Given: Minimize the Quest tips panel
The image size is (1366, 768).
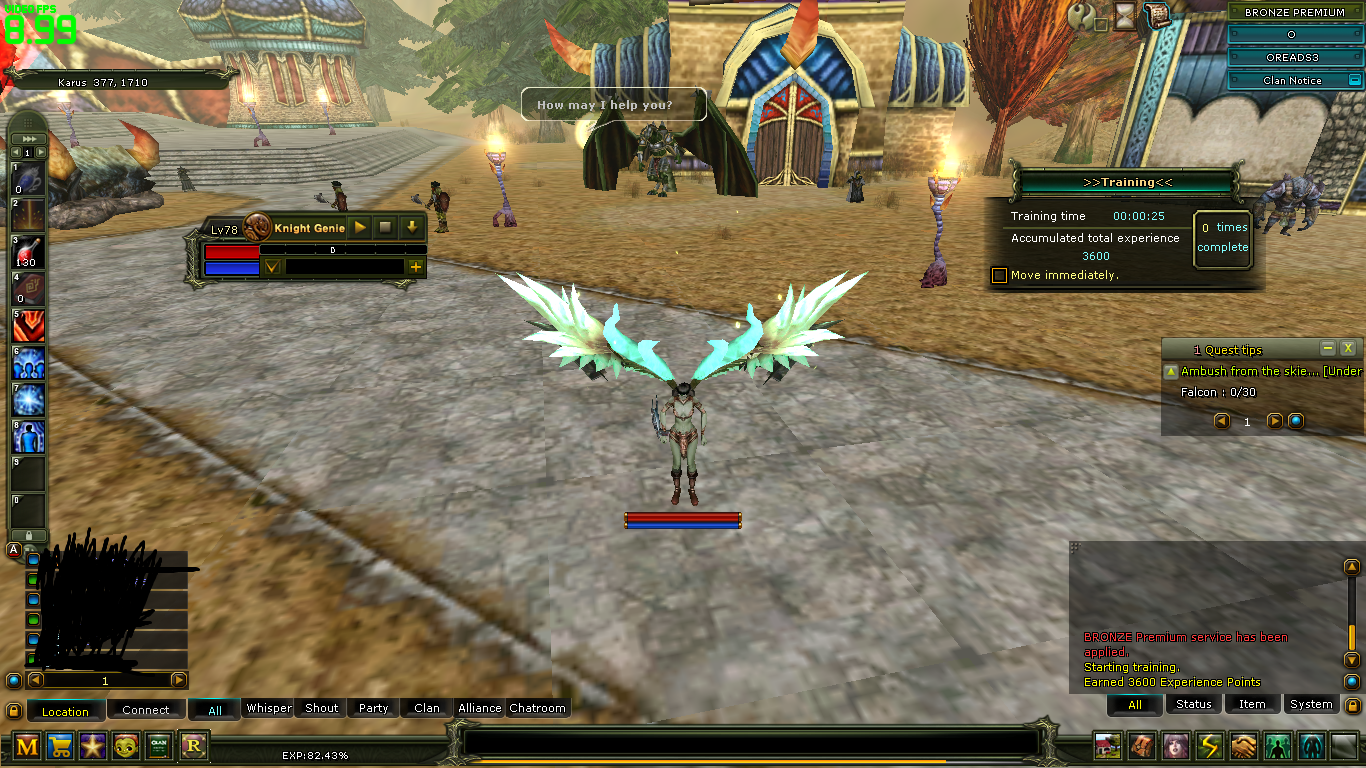Looking at the screenshot, I should (x=1328, y=348).
